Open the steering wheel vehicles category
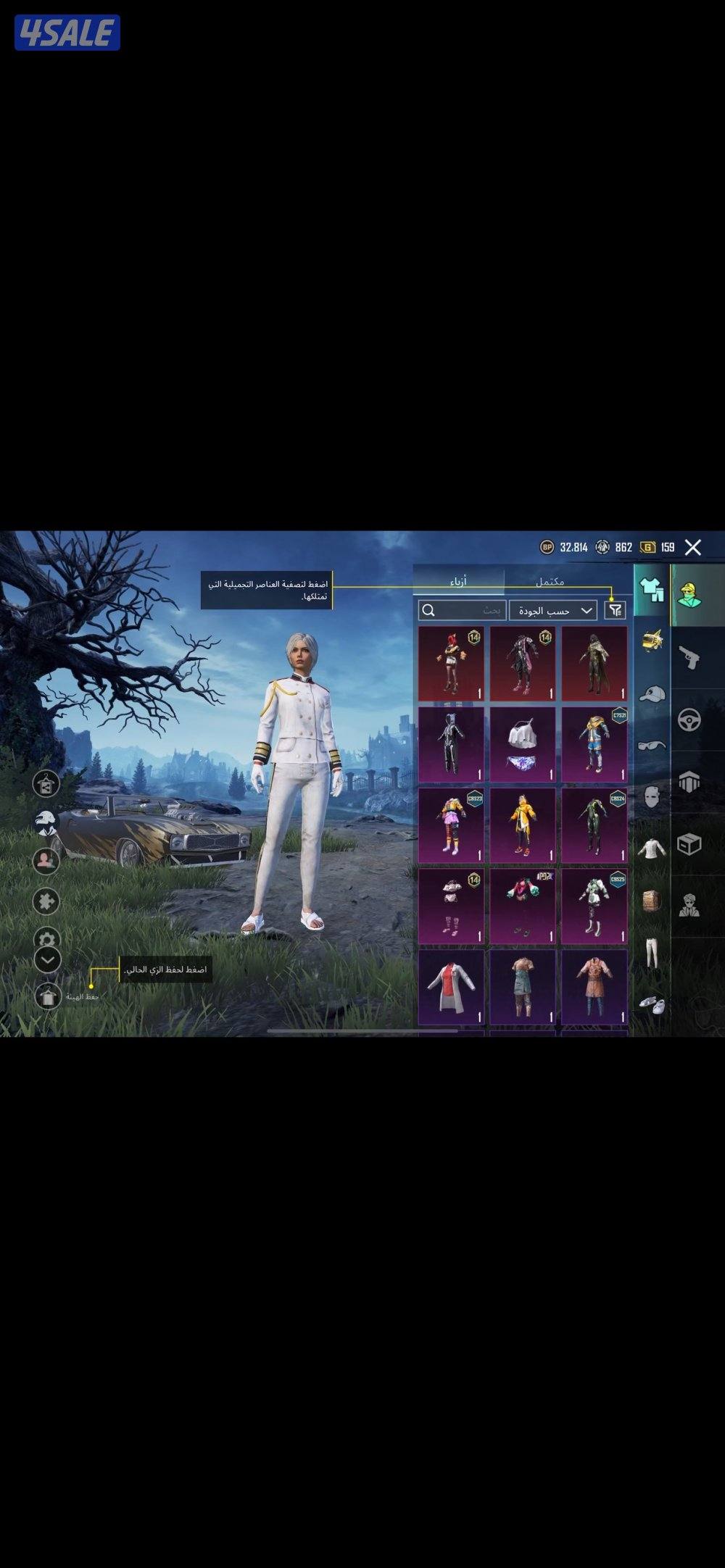The image size is (725, 1568). [x=689, y=720]
